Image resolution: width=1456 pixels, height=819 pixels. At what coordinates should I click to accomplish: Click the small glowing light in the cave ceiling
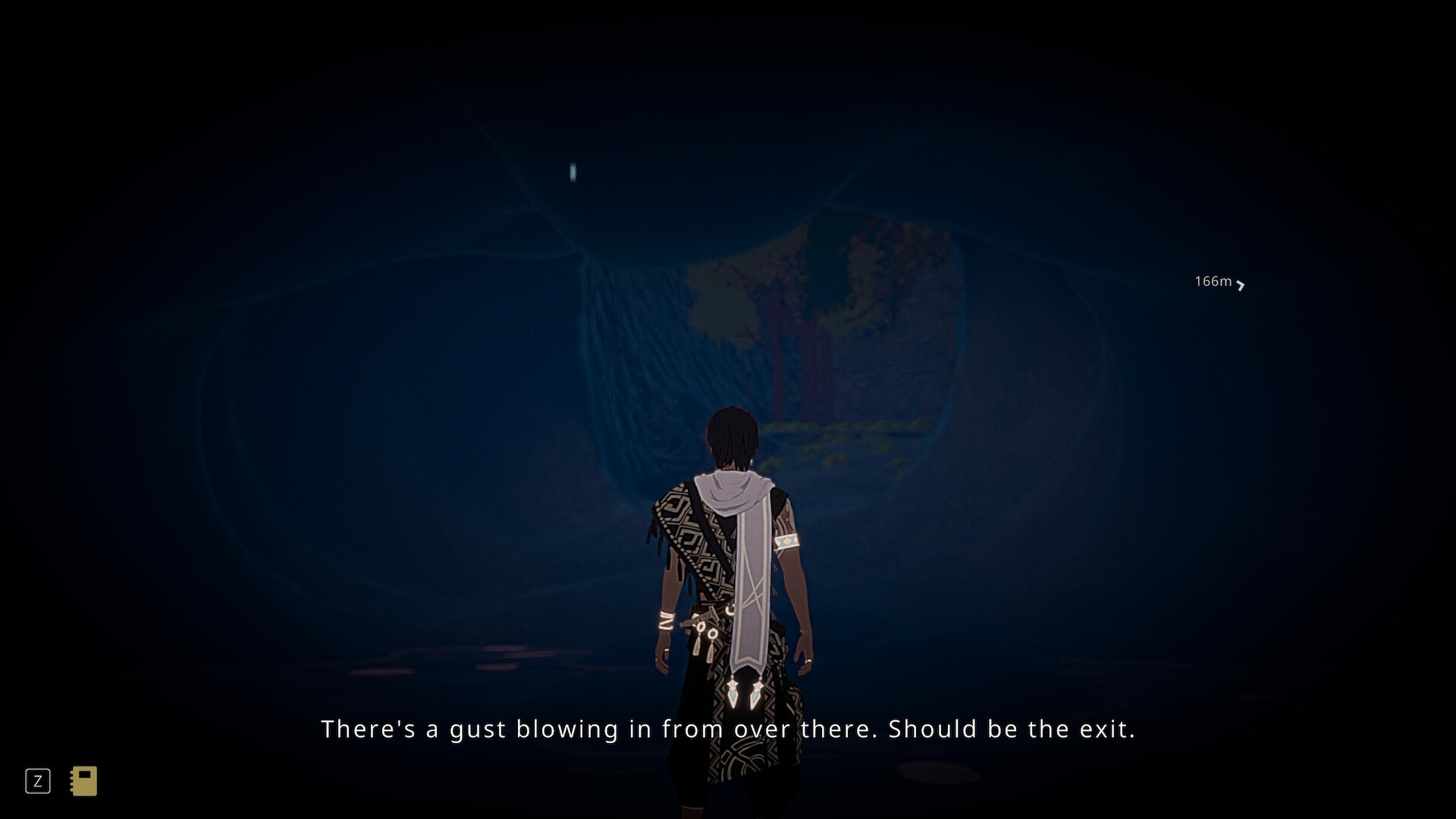pyautogui.click(x=572, y=173)
